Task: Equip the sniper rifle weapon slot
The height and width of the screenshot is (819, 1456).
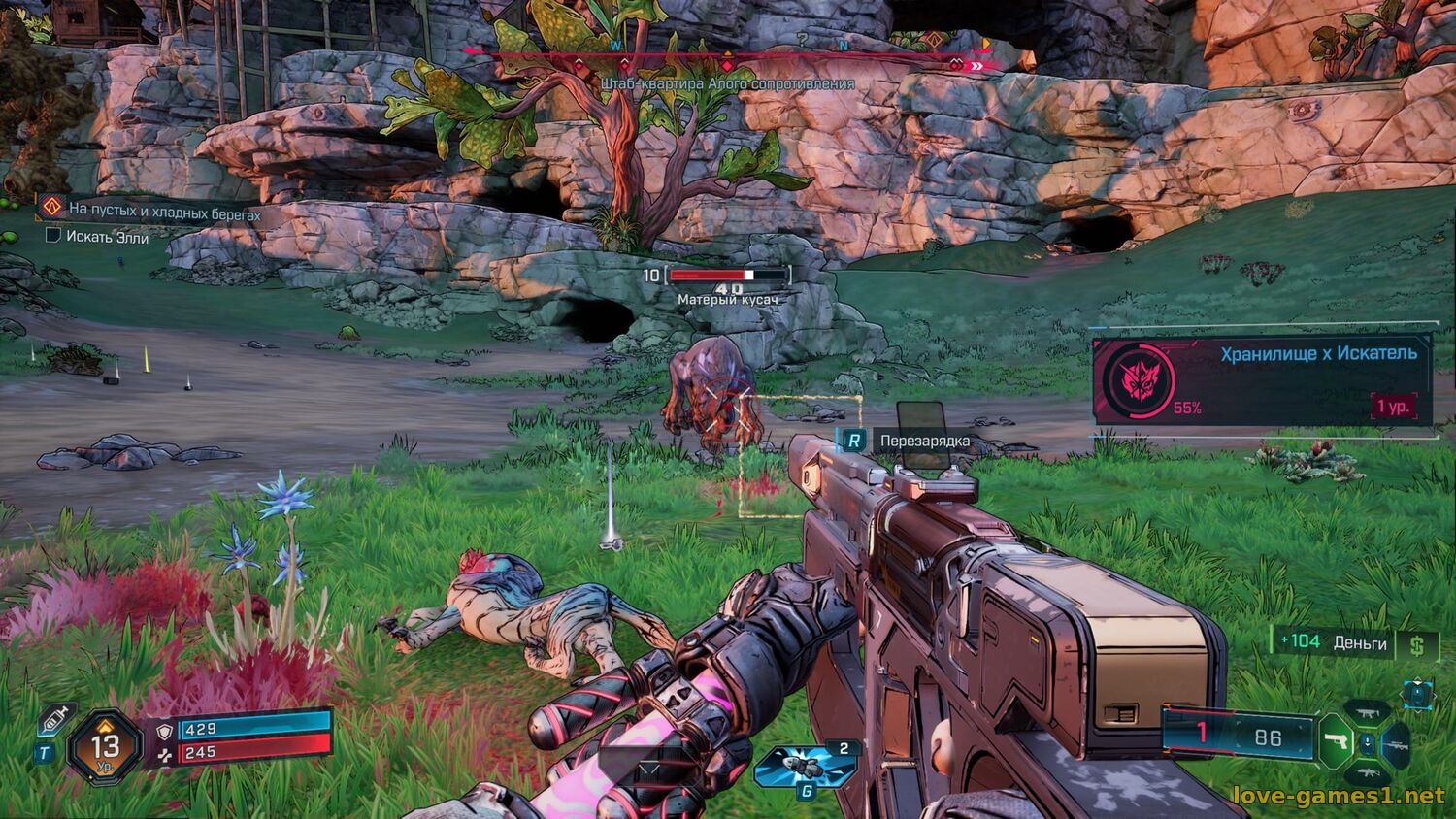Action: 1396,745
